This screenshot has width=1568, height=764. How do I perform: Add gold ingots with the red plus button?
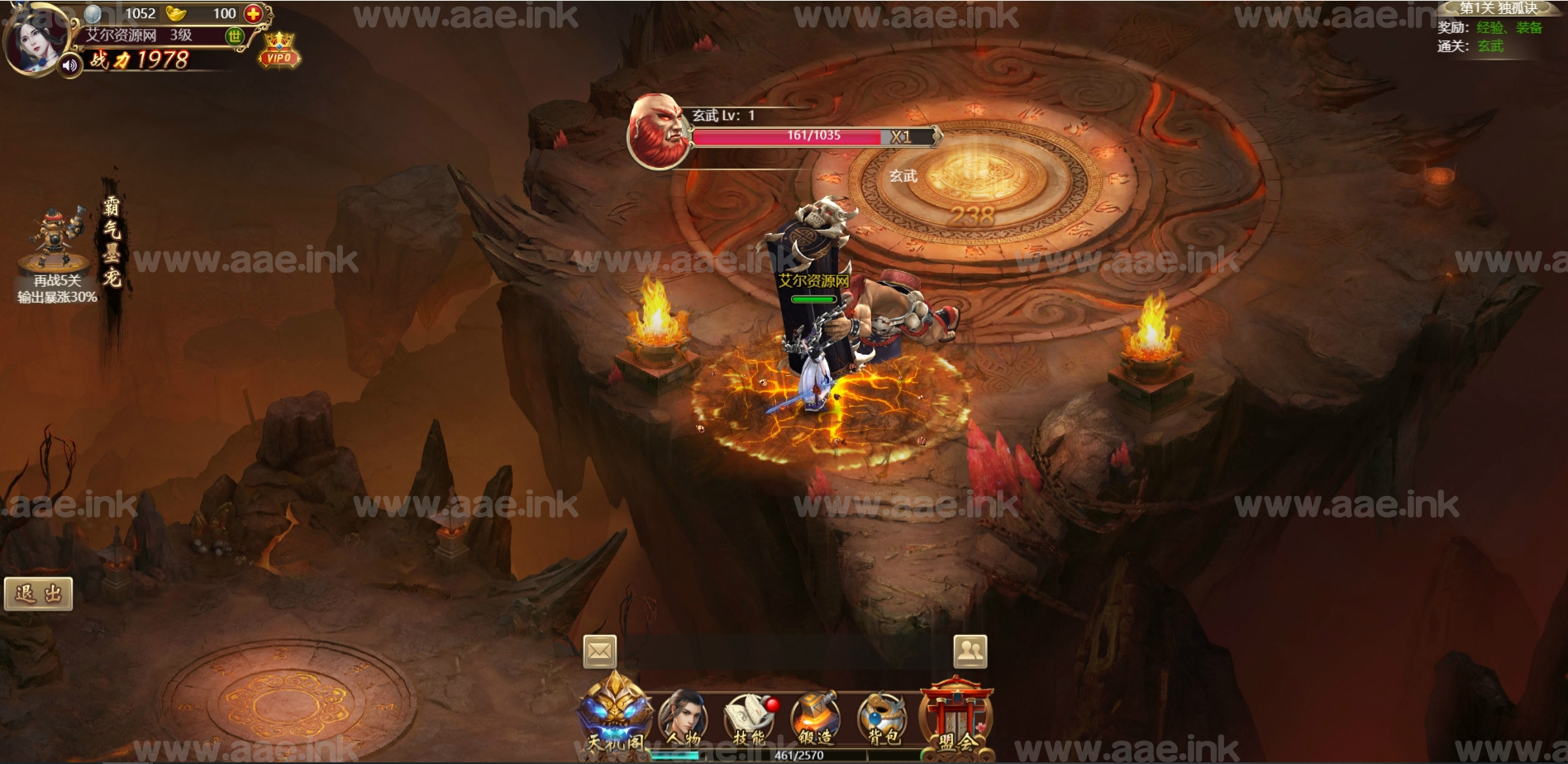(253, 13)
